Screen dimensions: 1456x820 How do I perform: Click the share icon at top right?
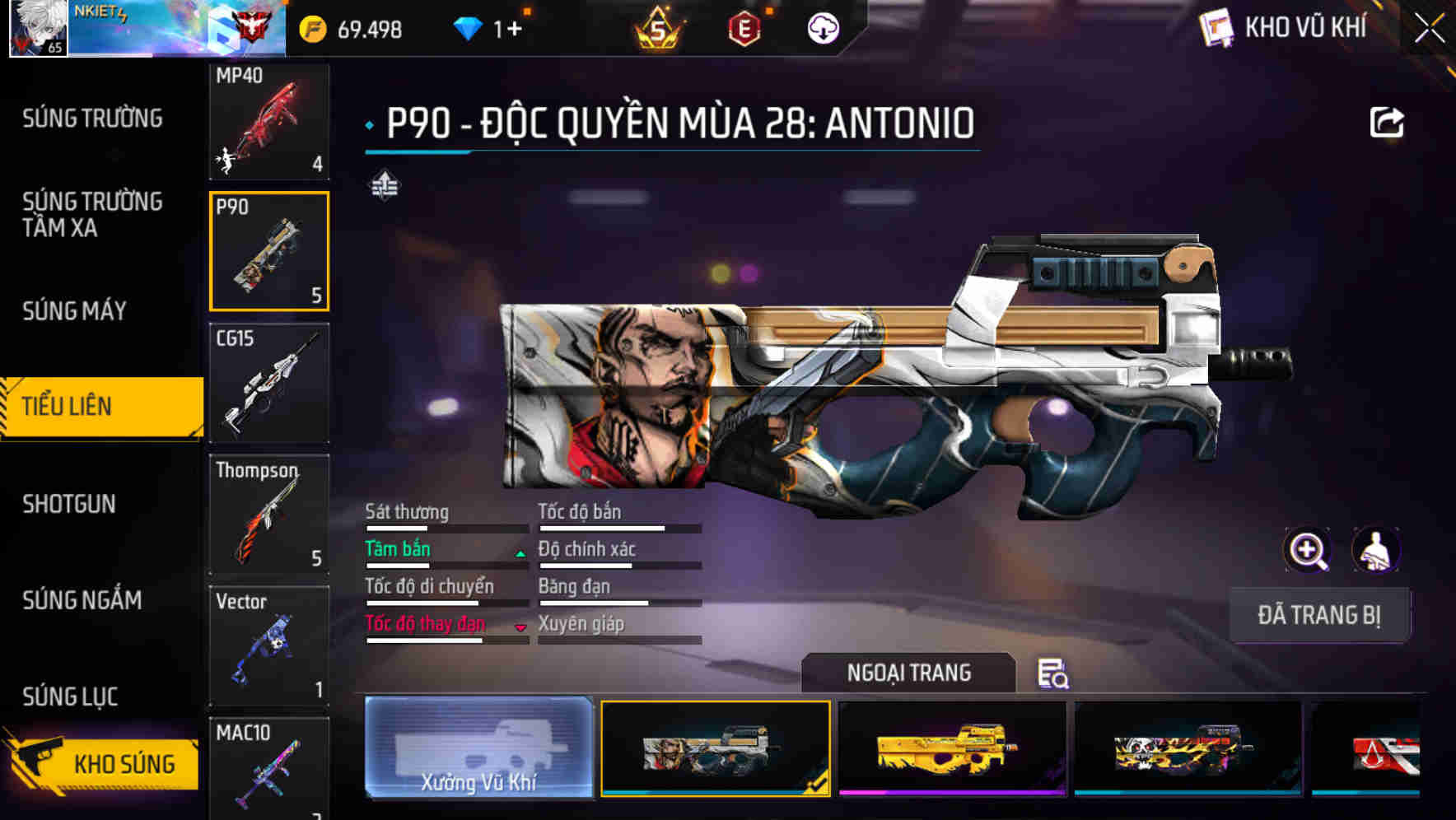pyautogui.click(x=1388, y=121)
